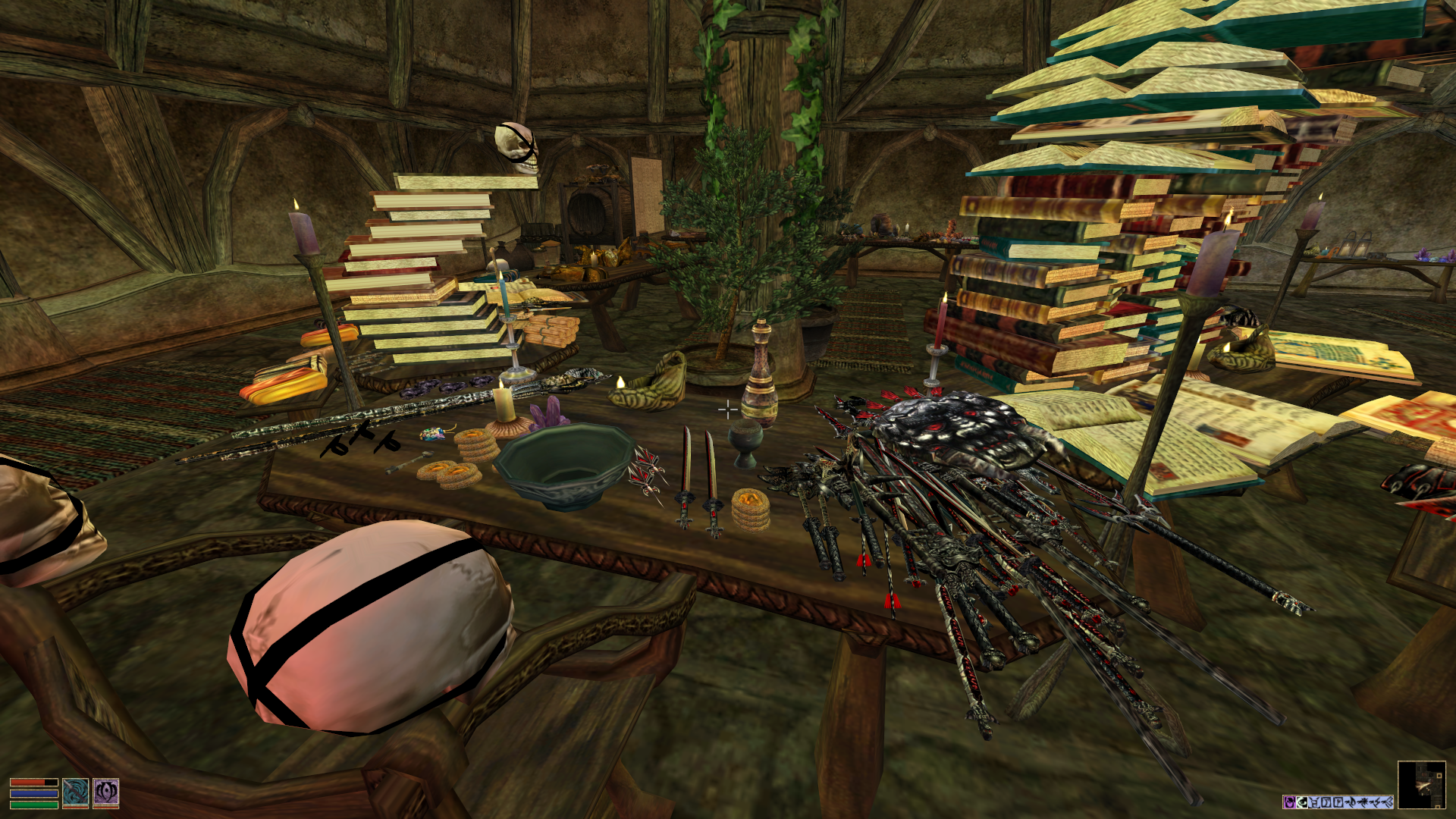The width and height of the screenshot is (1456, 819).
Task: Click the eye-shaped active effect icon
Action: click(x=1302, y=802)
